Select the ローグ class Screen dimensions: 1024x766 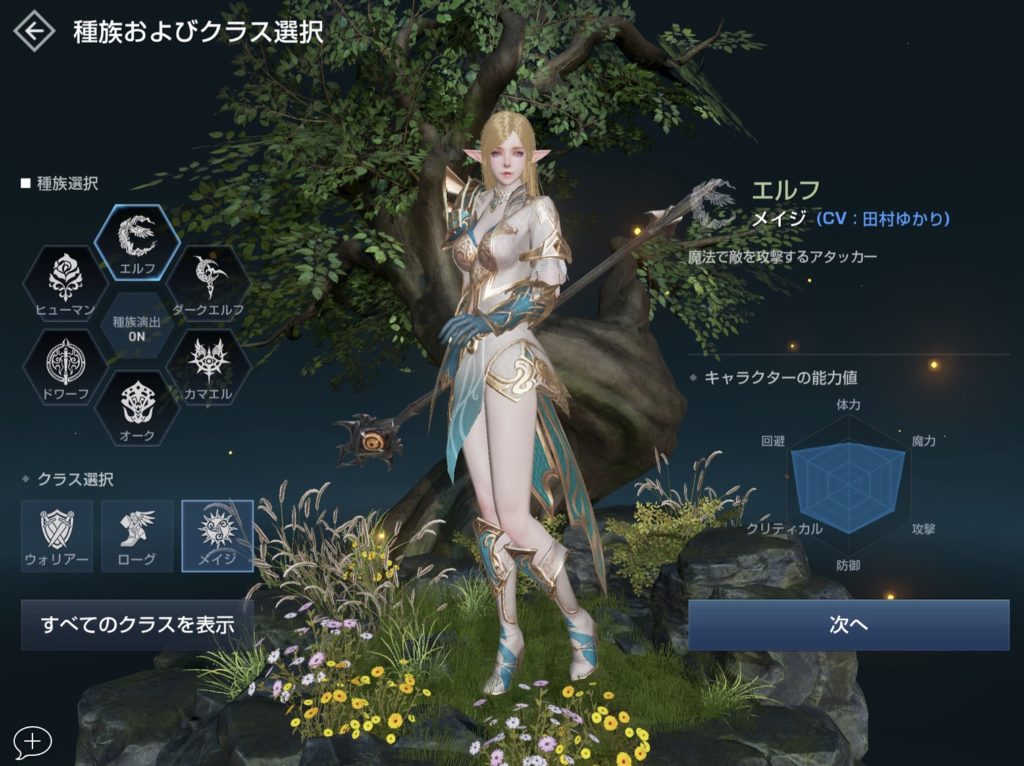(137, 535)
